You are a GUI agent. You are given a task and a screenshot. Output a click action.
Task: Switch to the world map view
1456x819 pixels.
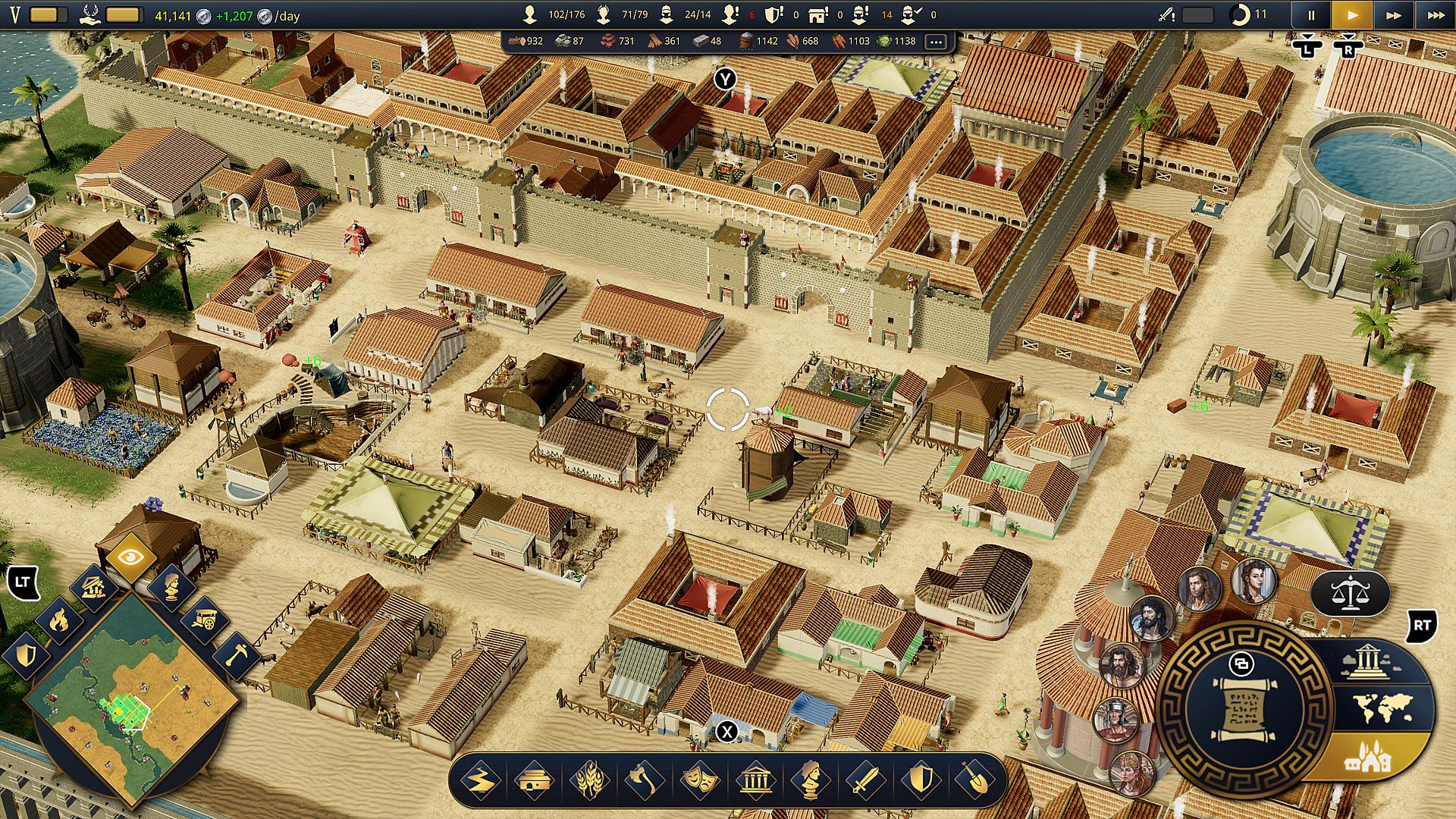(x=1382, y=709)
